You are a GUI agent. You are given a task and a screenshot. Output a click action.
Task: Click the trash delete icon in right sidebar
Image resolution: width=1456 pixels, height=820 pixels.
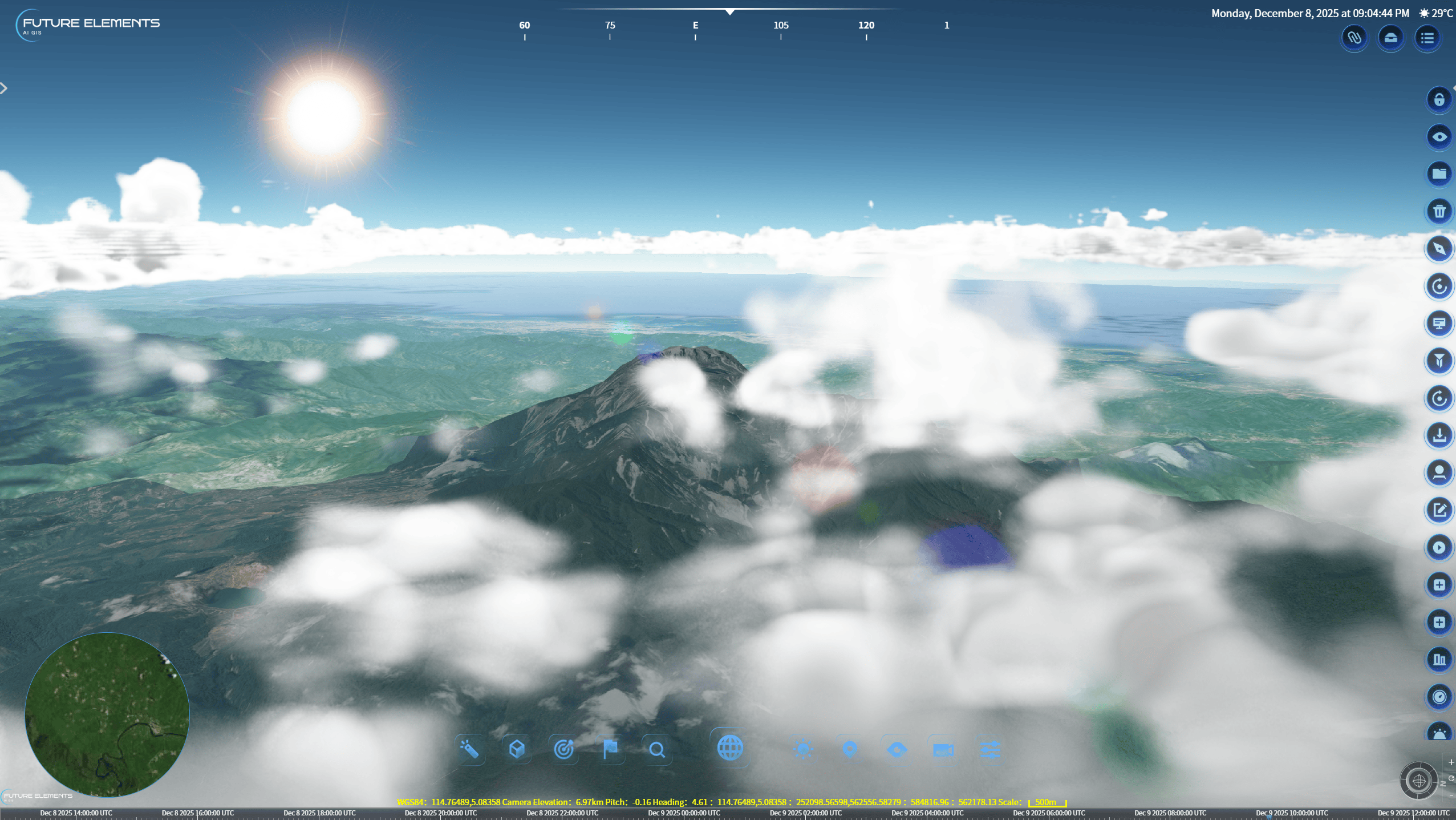[1439, 211]
